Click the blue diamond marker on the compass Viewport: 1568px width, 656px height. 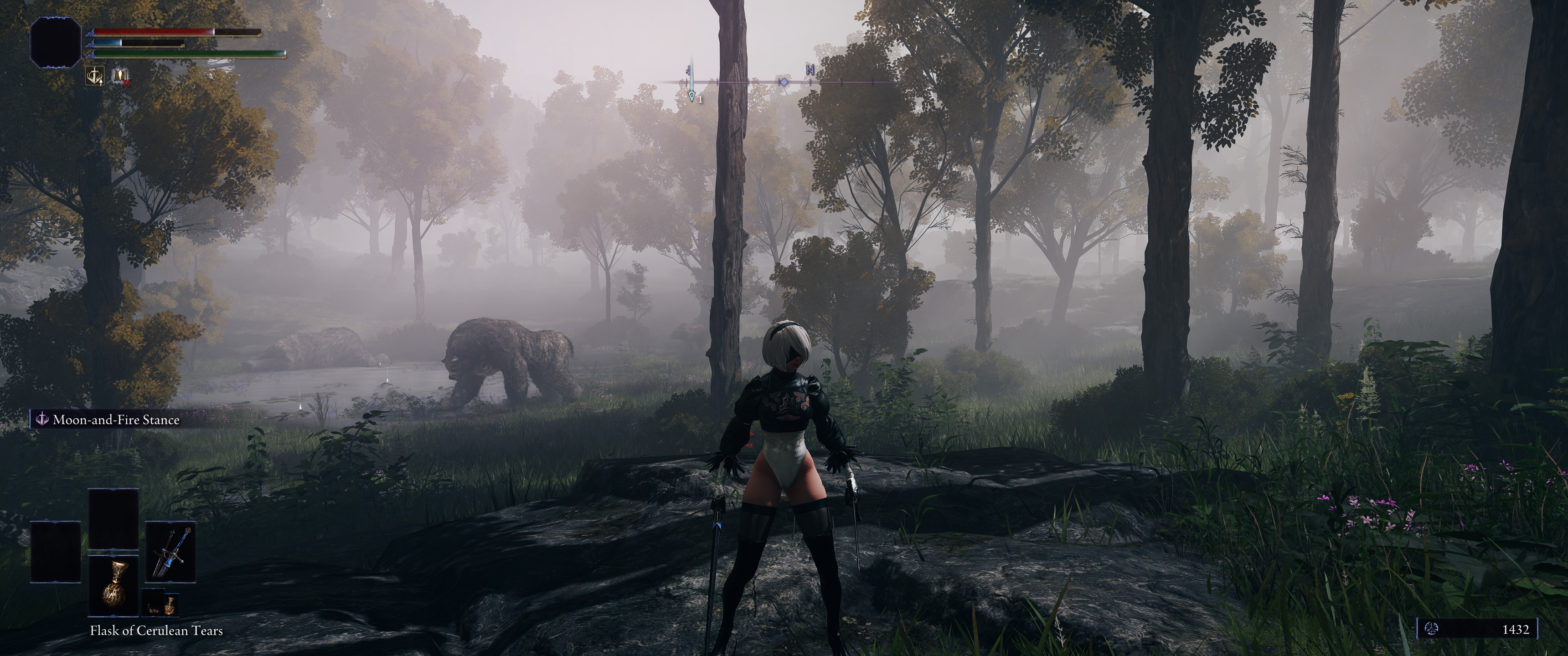click(x=784, y=82)
